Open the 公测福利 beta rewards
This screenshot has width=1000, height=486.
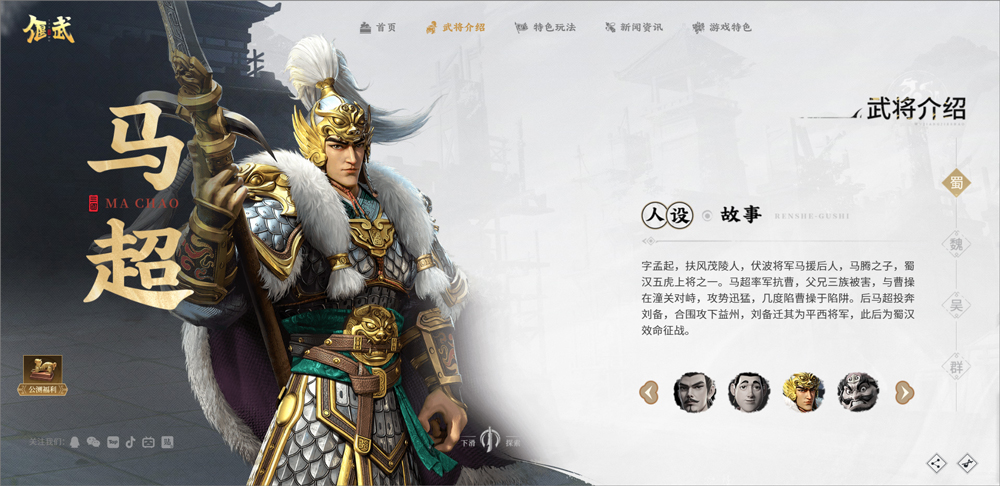click(43, 375)
